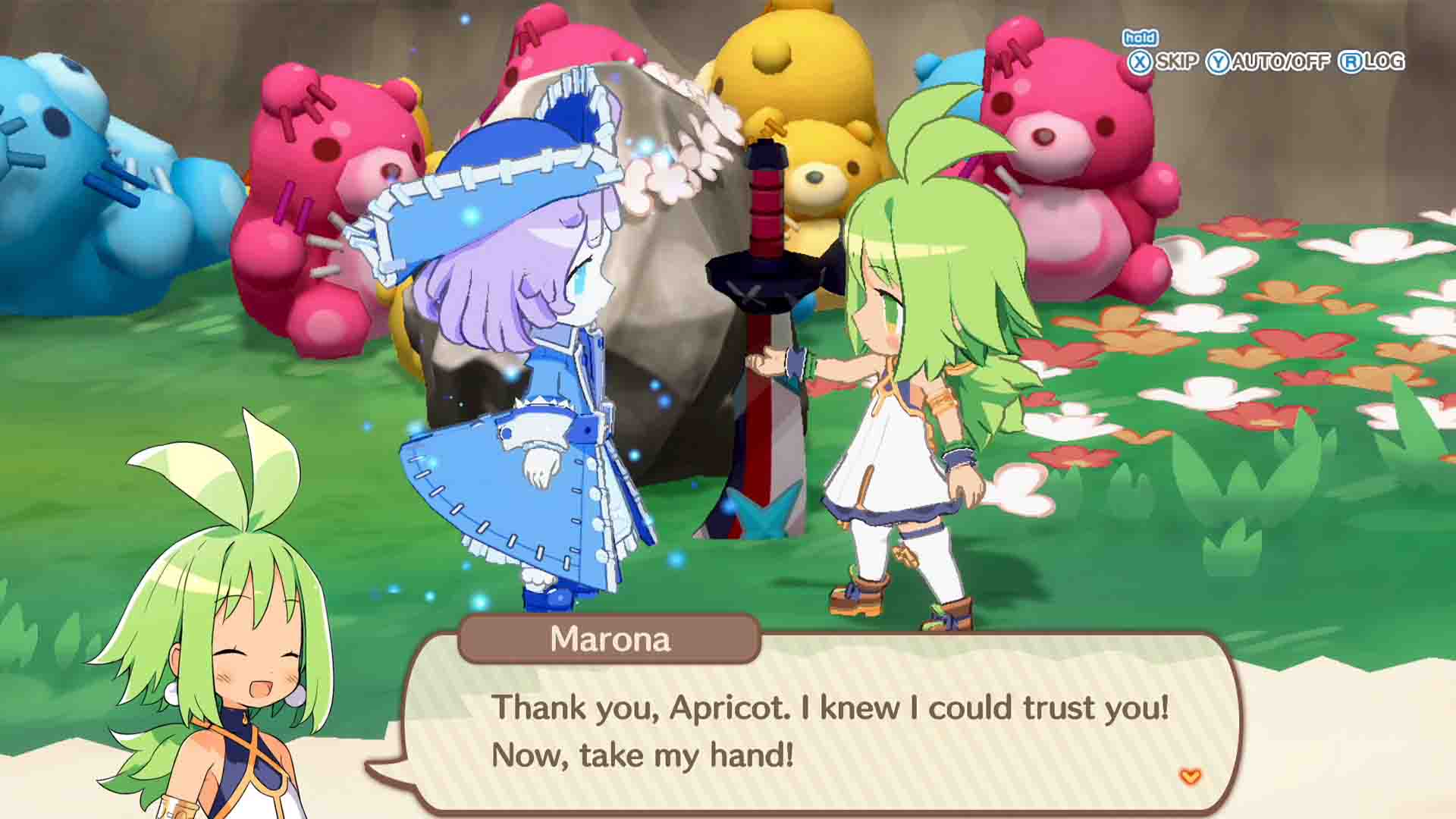Image resolution: width=1456 pixels, height=819 pixels.
Task: Click the sword stuck beside the rock
Action: click(x=762, y=303)
